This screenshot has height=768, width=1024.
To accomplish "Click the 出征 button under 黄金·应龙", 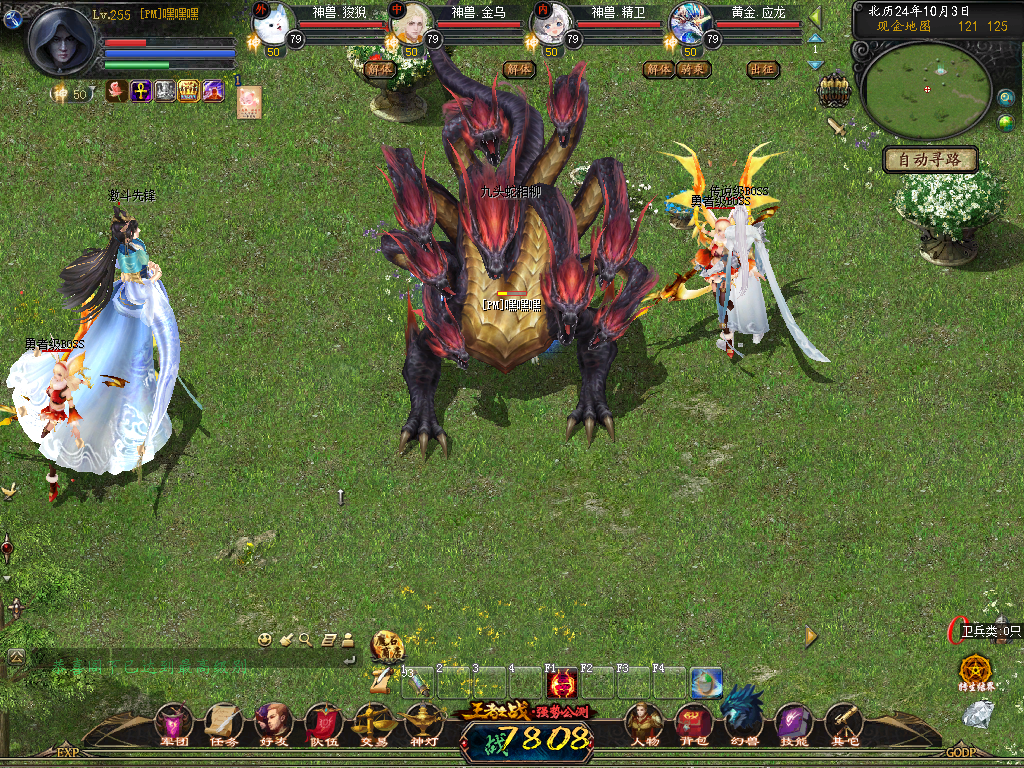I will (763, 69).
